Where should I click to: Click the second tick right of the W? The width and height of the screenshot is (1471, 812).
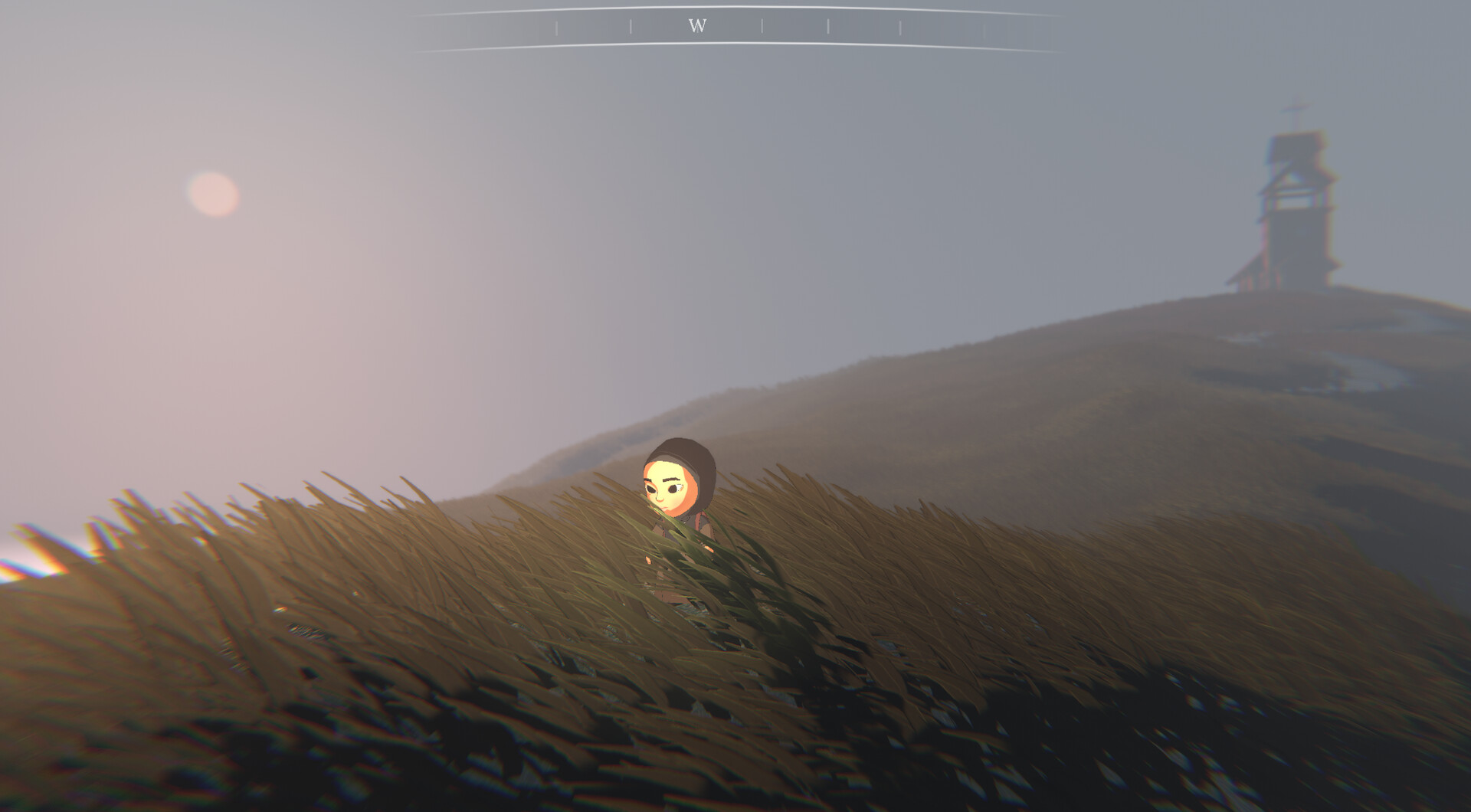(828, 26)
